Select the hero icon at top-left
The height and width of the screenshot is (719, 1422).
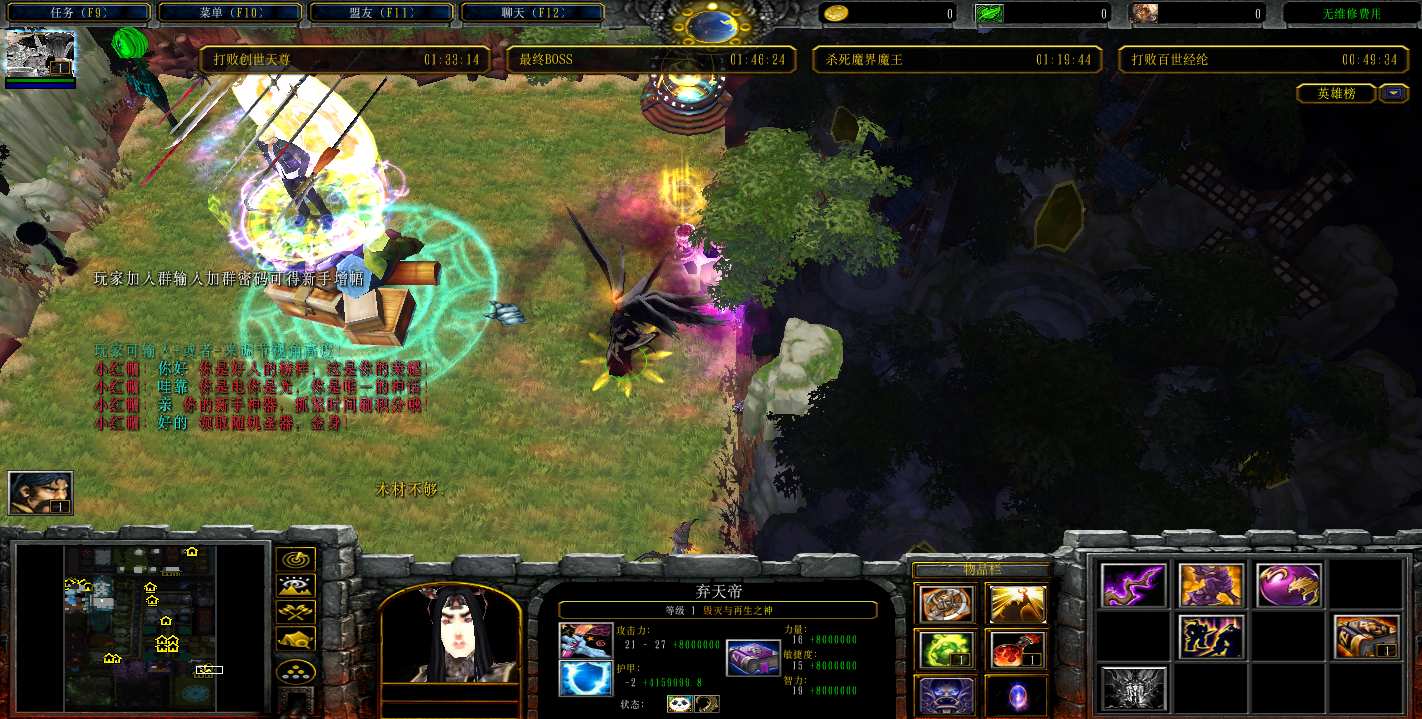coord(40,54)
